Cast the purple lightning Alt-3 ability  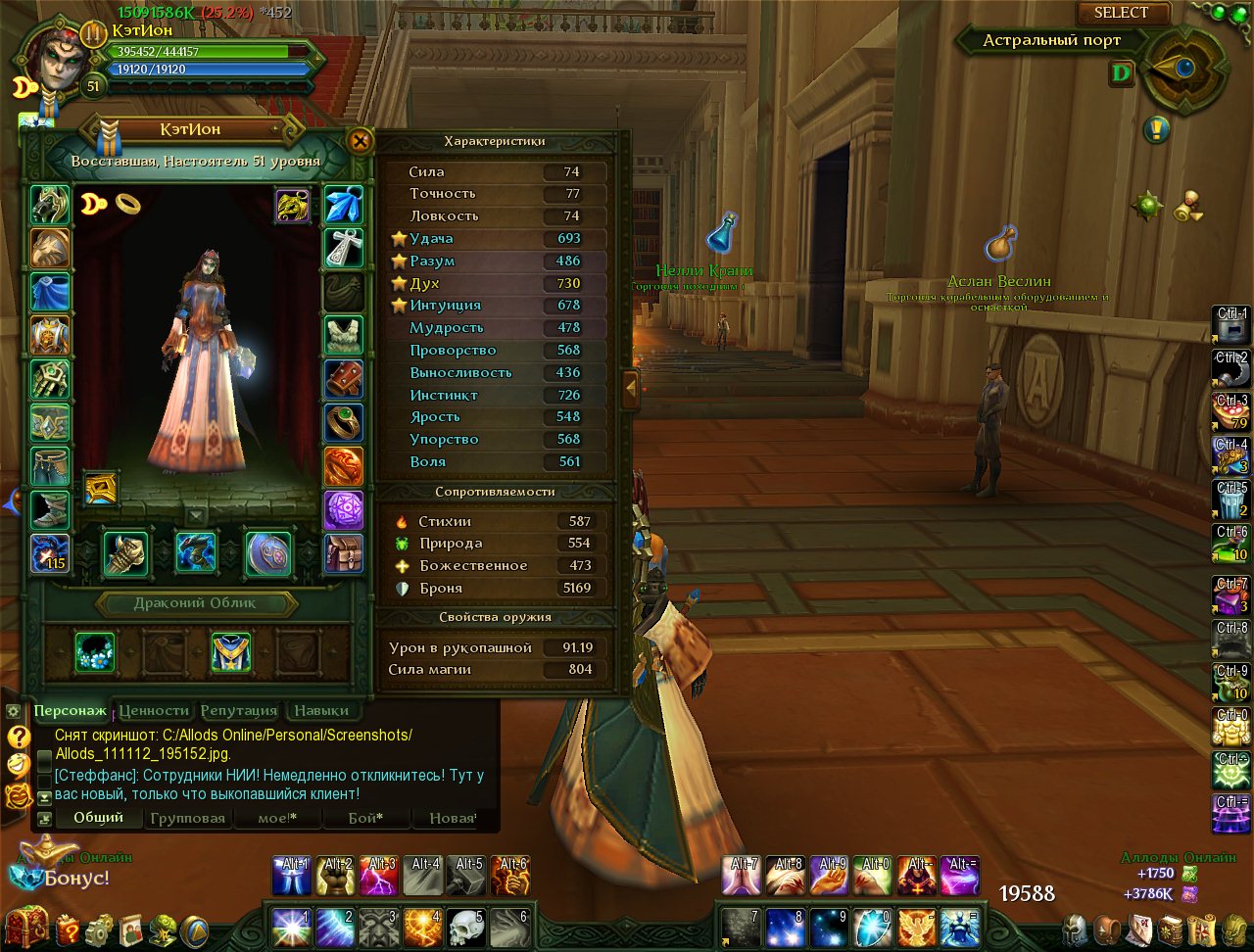tap(379, 876)
